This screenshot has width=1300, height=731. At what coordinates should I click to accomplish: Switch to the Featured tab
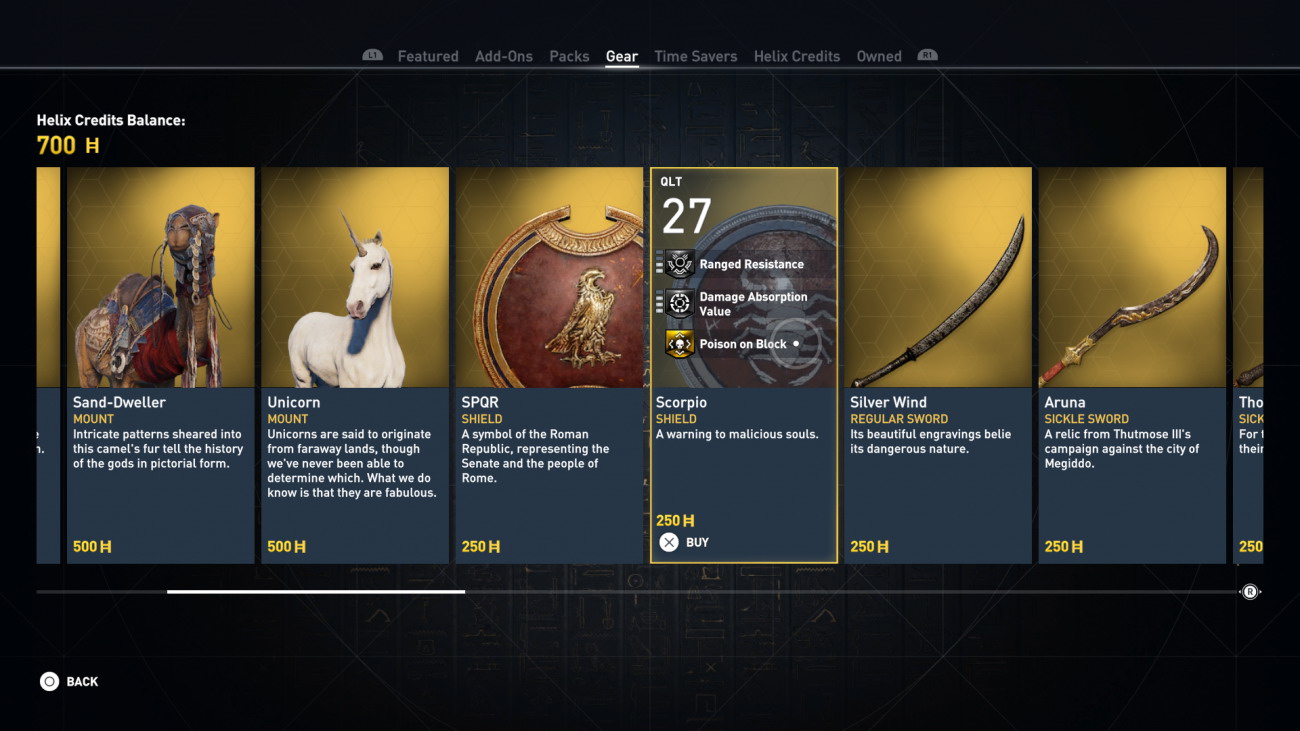427,56
